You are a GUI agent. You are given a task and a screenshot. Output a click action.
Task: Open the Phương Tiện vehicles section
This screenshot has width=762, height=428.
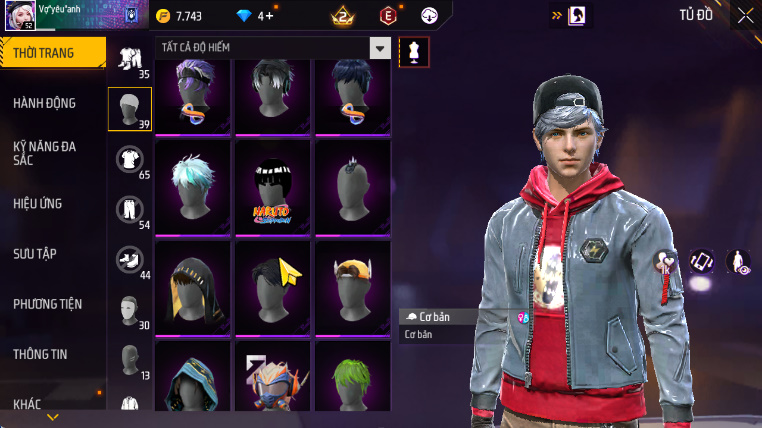pos(48,303)
